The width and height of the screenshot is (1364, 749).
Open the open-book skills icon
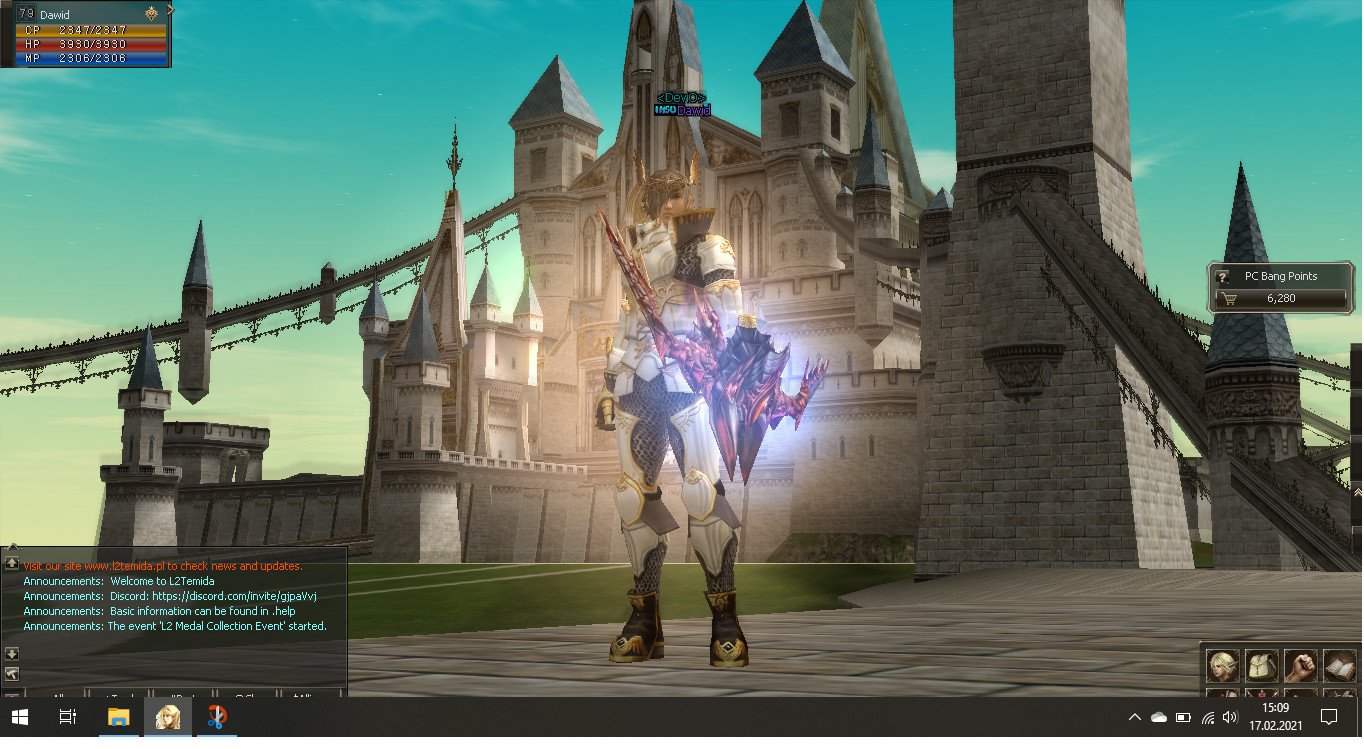(1339, 665)
